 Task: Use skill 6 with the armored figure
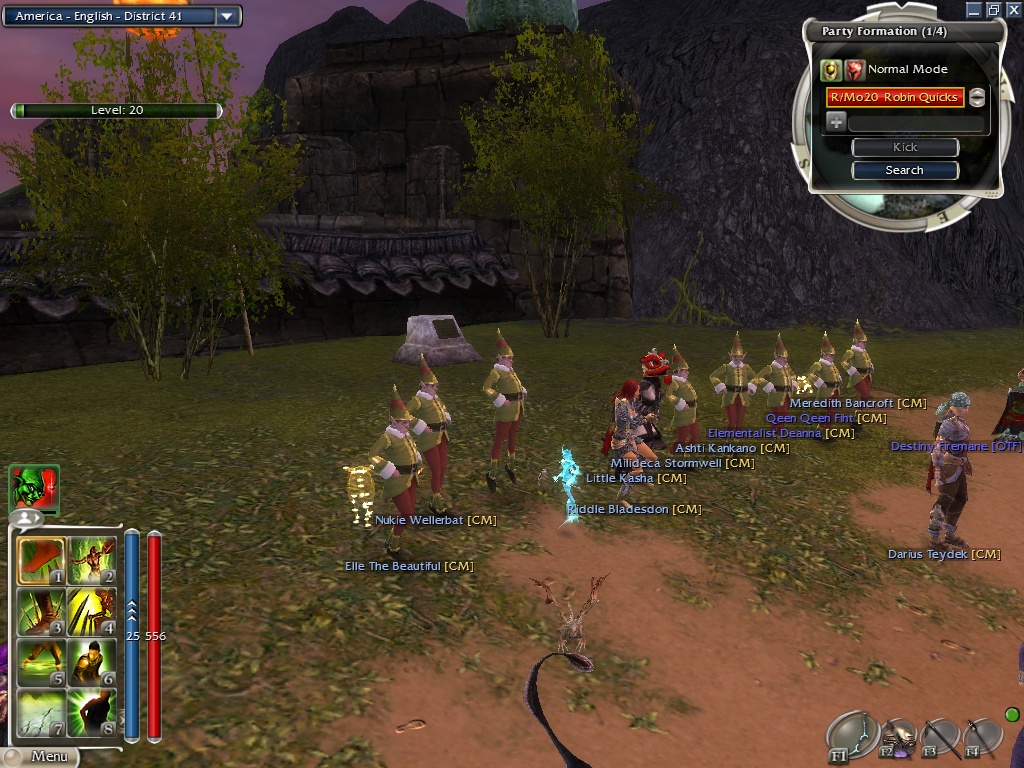(x=91, y=662)
